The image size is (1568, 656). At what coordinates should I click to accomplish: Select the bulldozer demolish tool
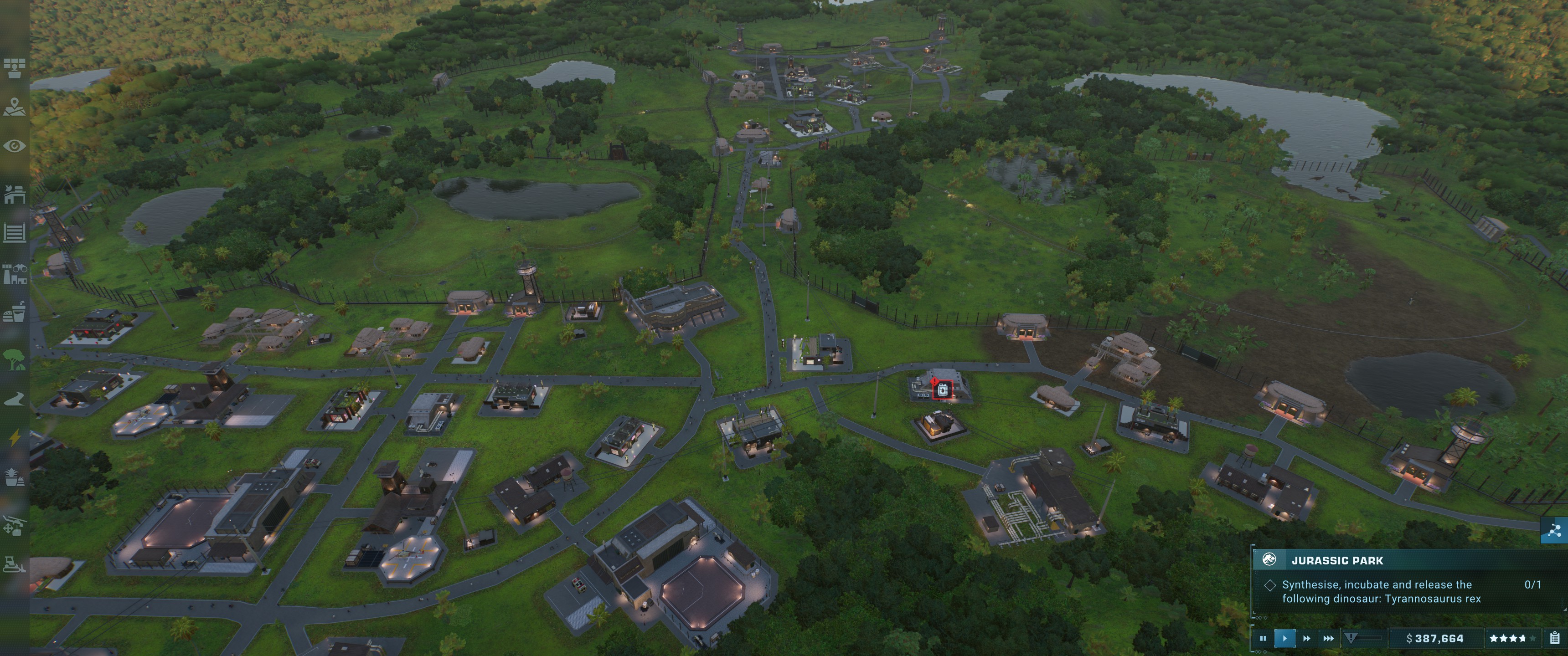(x=14, y=564)
